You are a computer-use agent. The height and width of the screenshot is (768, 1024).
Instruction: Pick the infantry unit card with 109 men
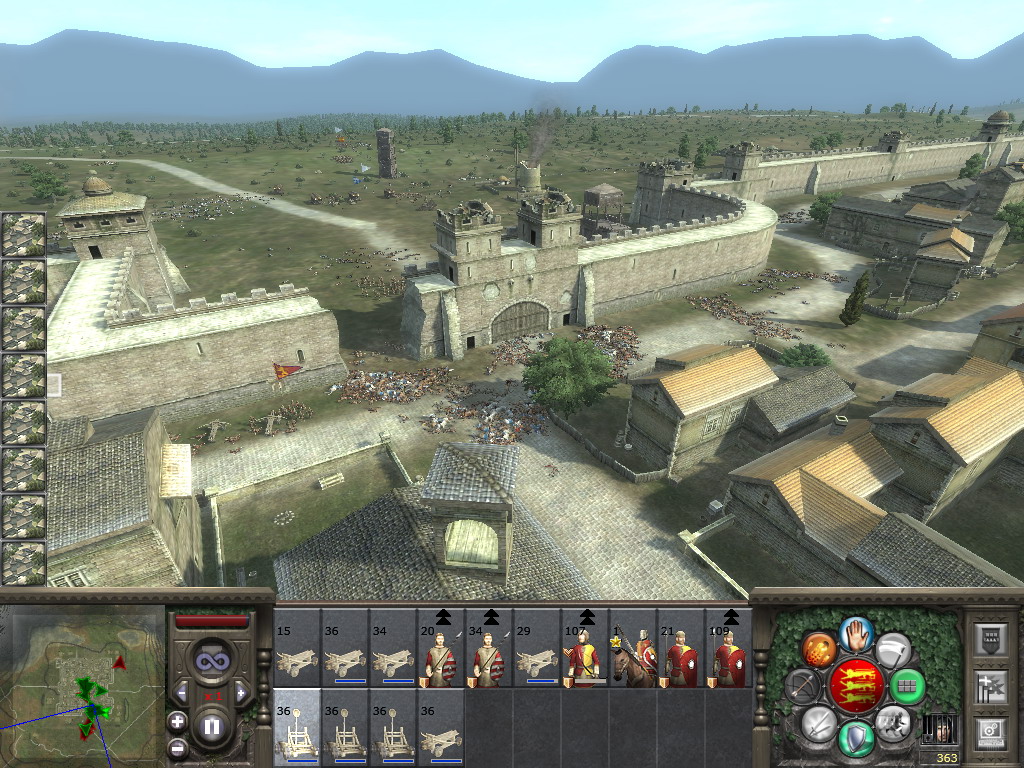point(729,649)
